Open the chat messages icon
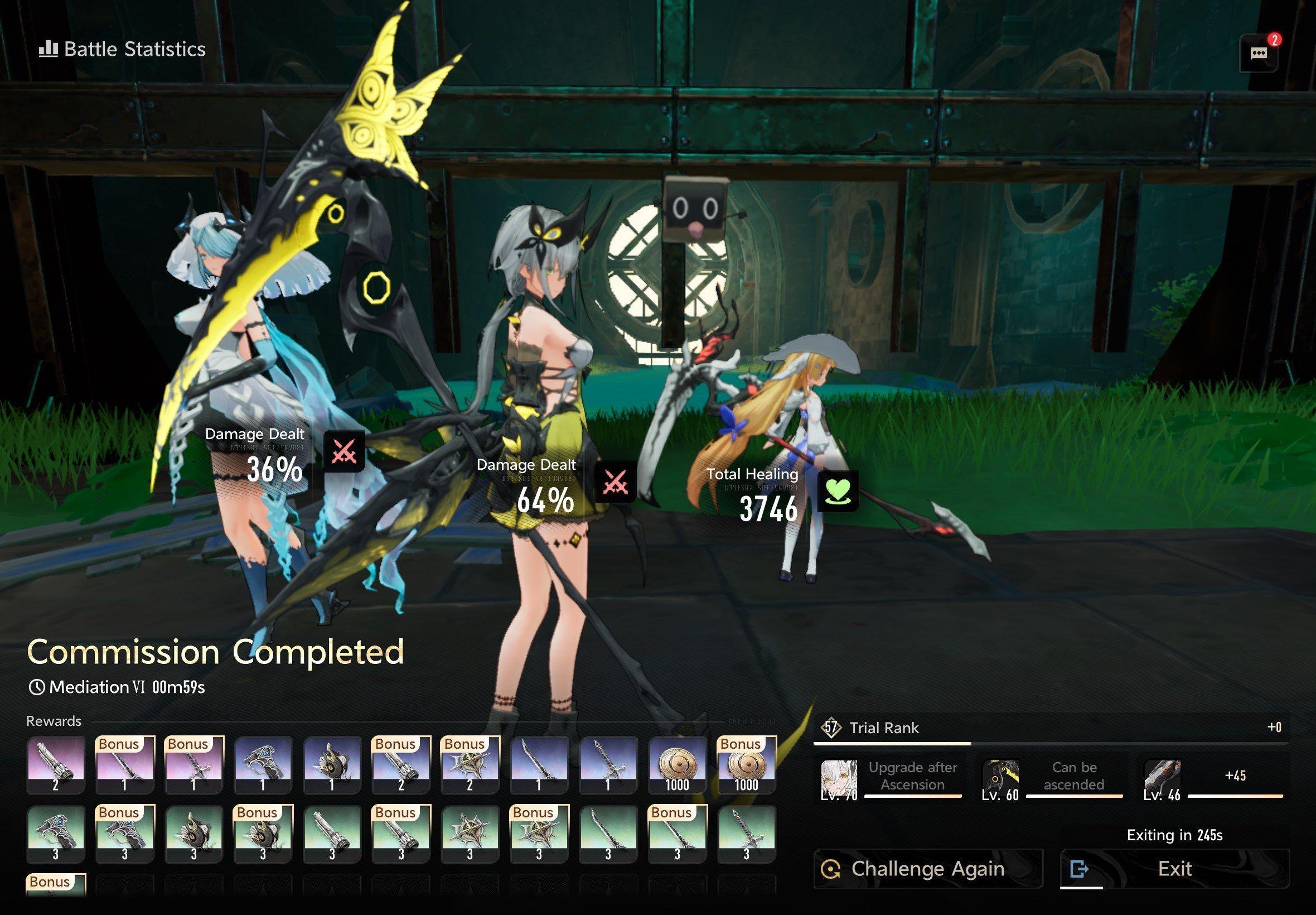The width and height of the screenshot is (1316, 915). (1258, 54)
